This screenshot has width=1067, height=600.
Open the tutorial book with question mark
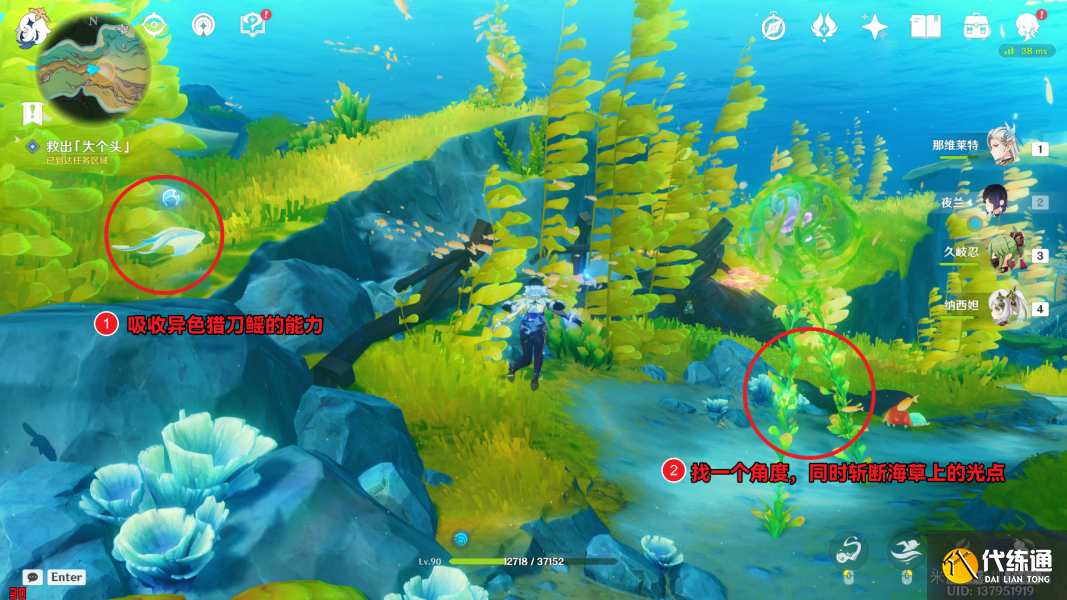point(252,25)
